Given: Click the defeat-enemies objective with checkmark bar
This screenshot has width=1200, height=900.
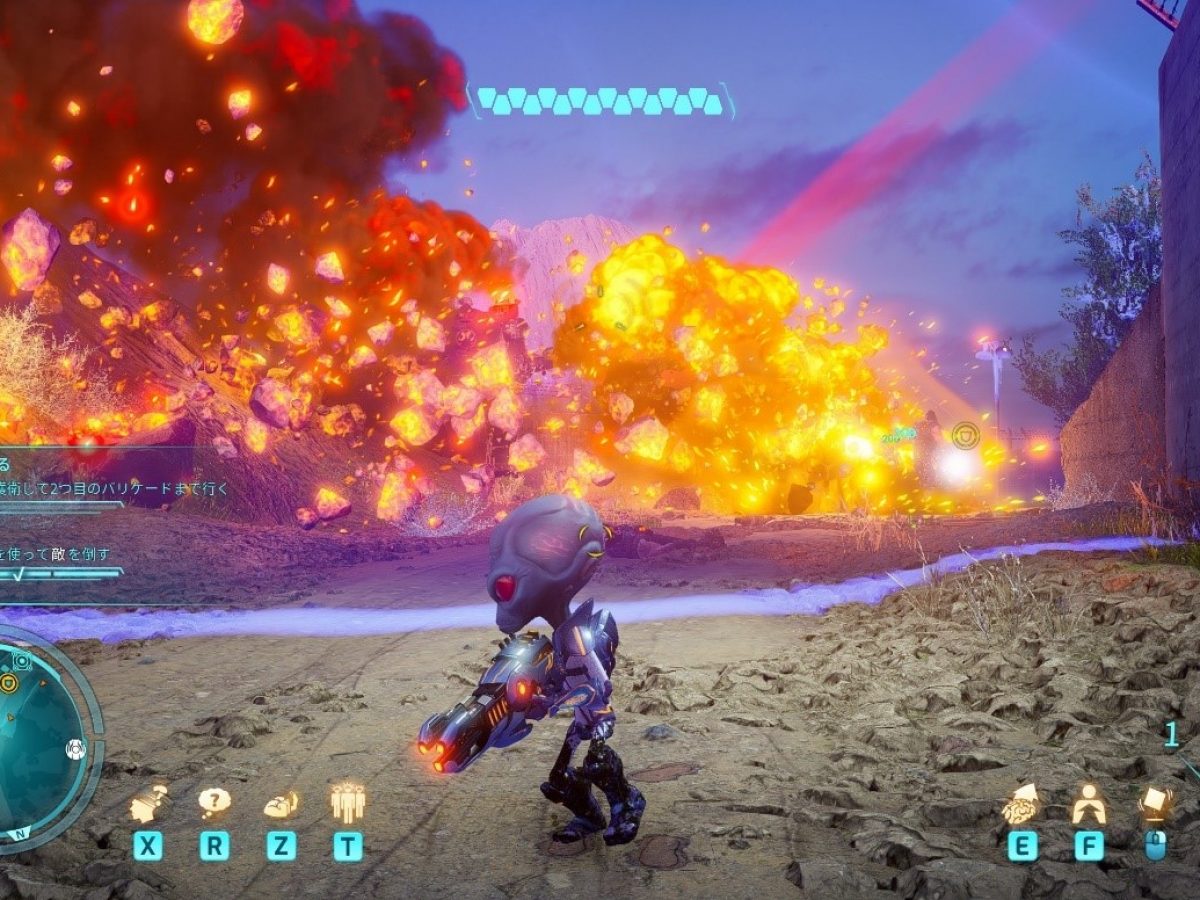Looking at the screenshot, I should [x=60, y=553].
